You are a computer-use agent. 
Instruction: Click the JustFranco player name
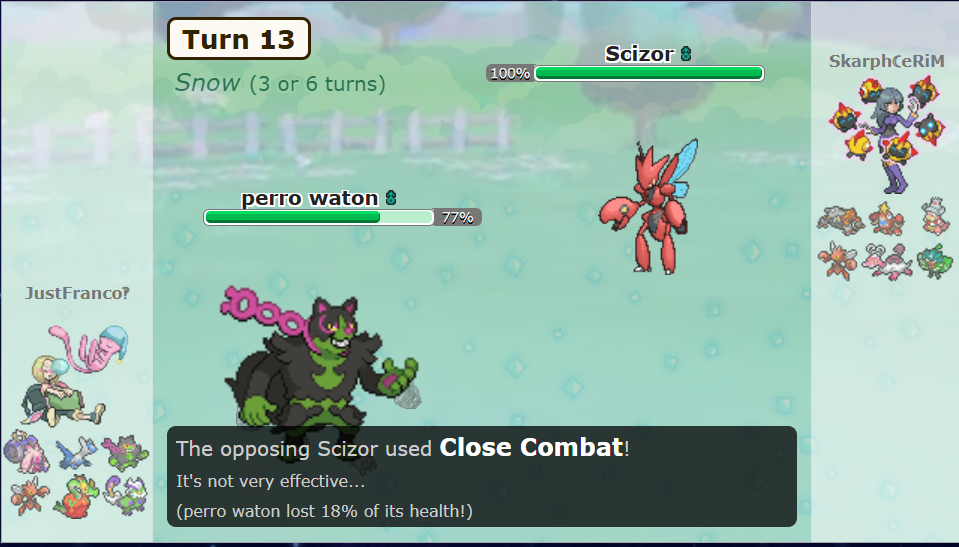click(x=77, y=293)
